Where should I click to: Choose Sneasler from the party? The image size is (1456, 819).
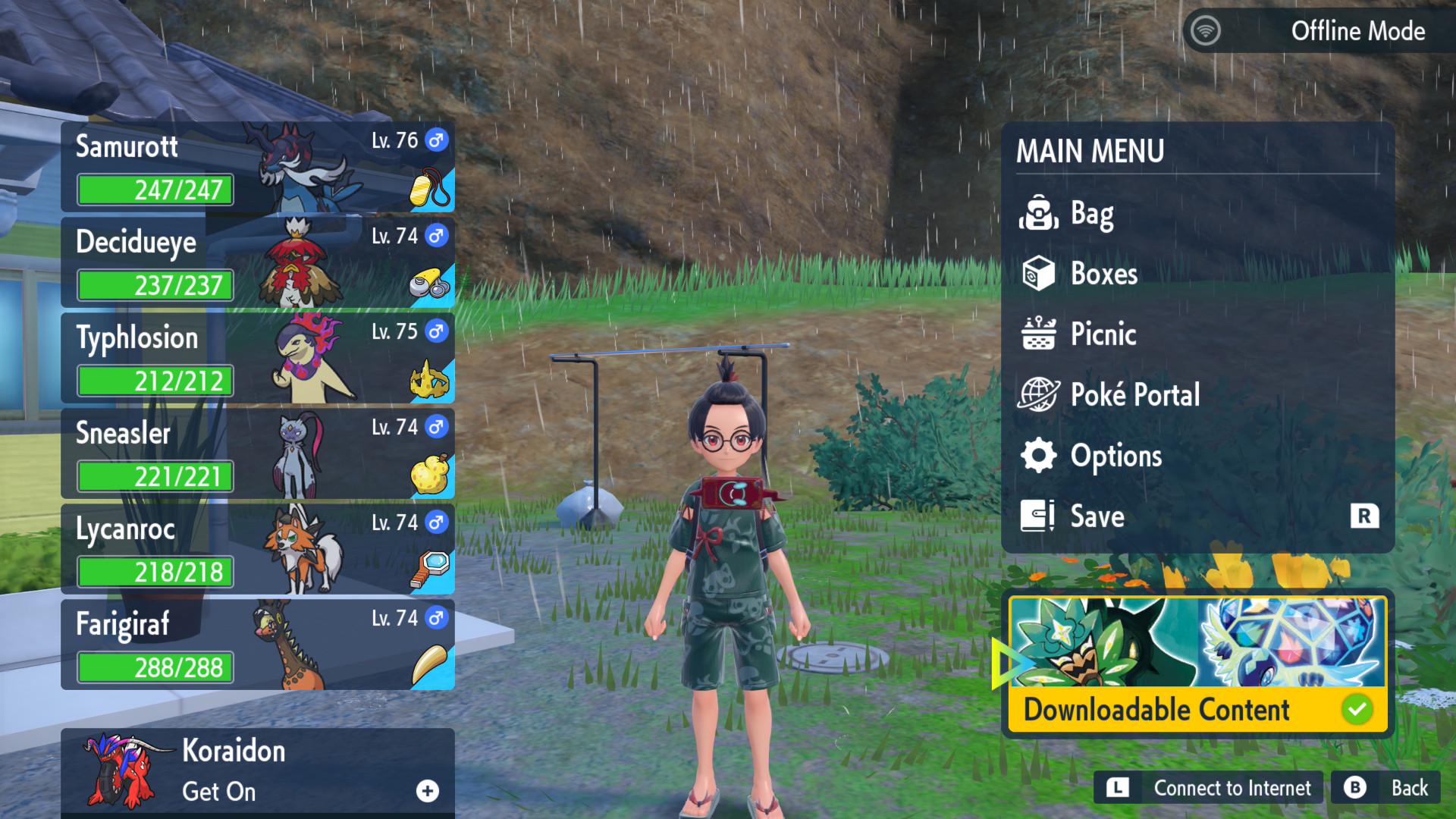pos(258,453)
